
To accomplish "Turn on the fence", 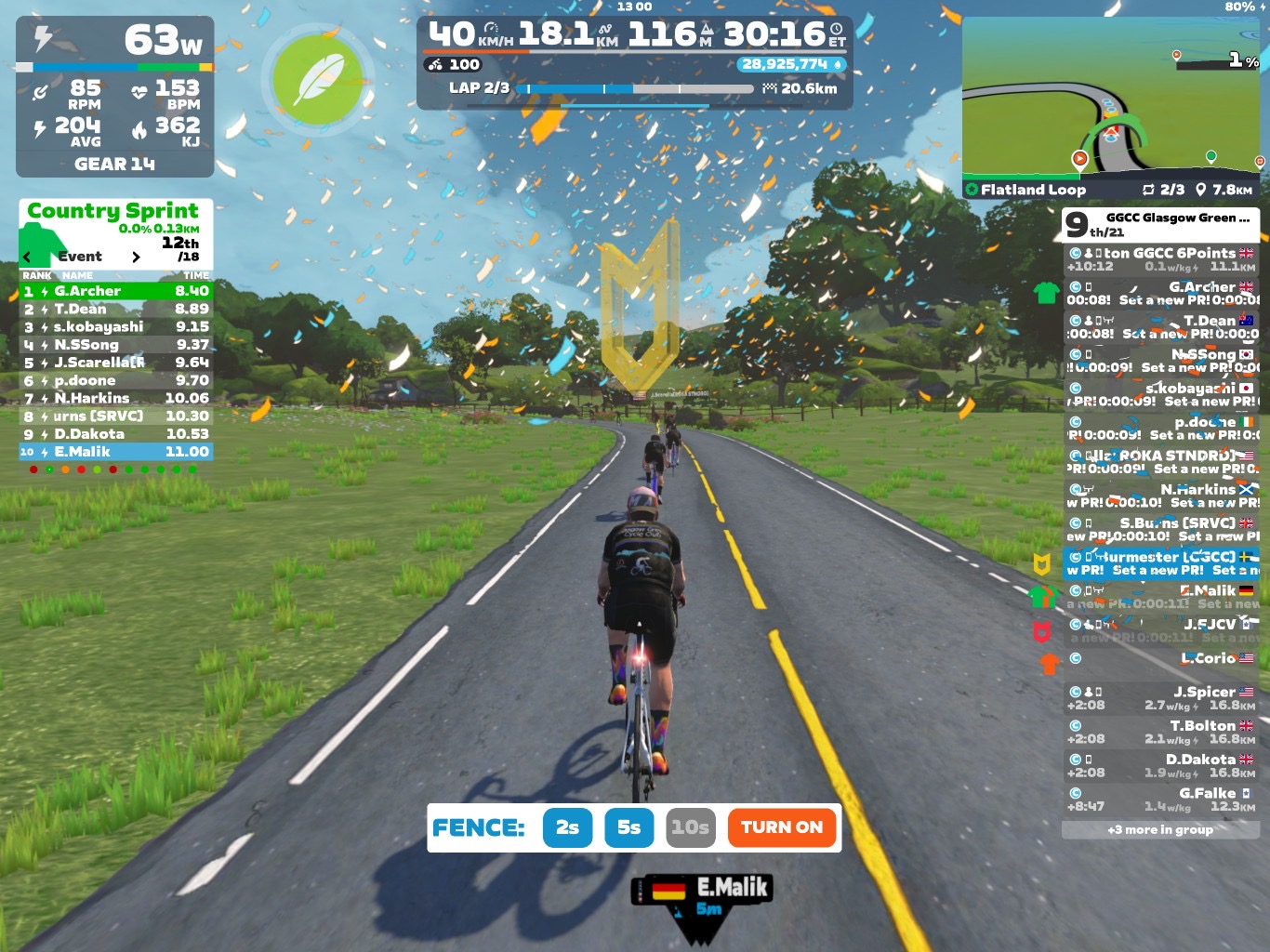I will [x=781, y=827].
